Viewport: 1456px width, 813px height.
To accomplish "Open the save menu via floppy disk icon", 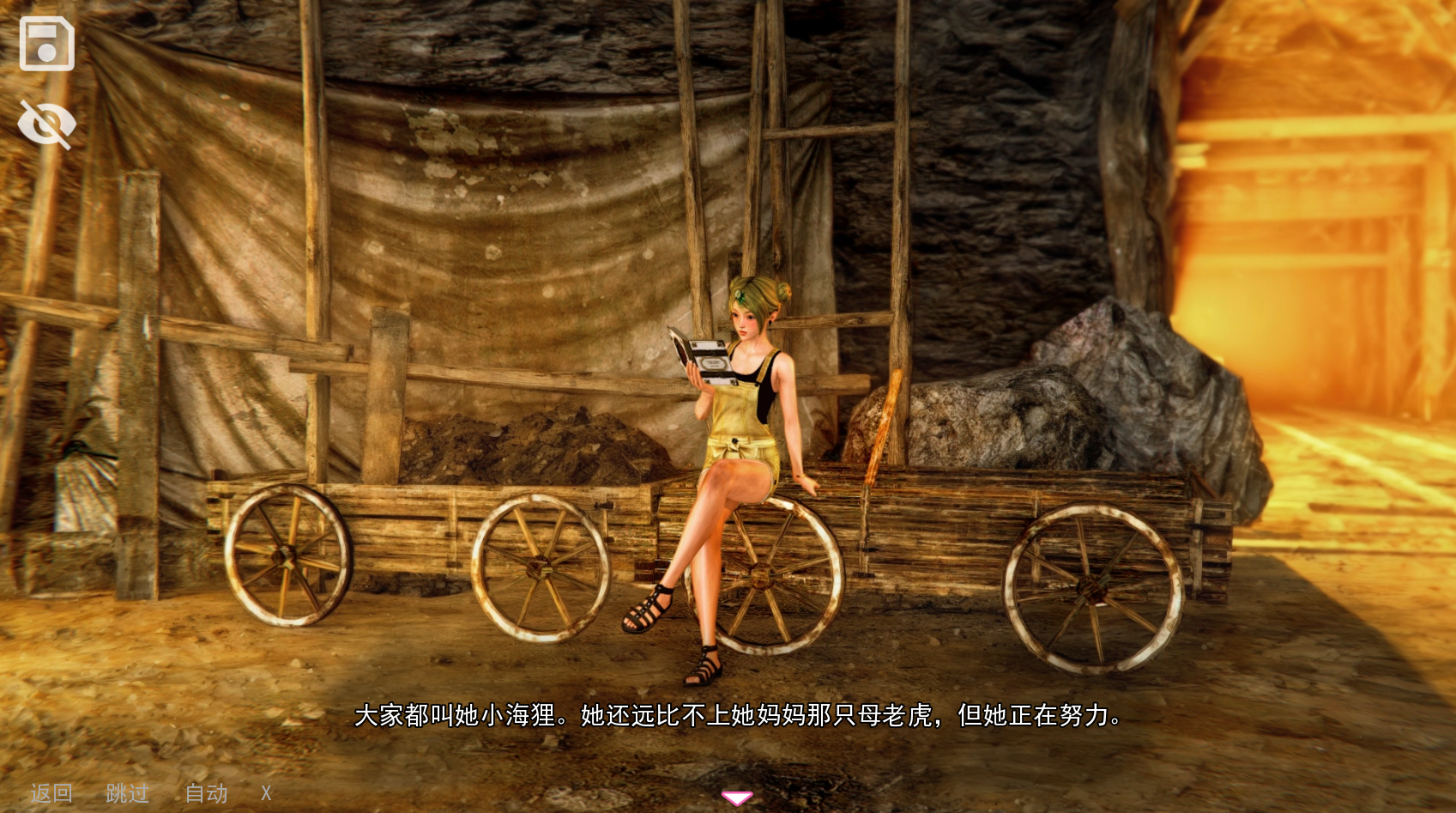I will pyautogui.click(x=46, y=44).
